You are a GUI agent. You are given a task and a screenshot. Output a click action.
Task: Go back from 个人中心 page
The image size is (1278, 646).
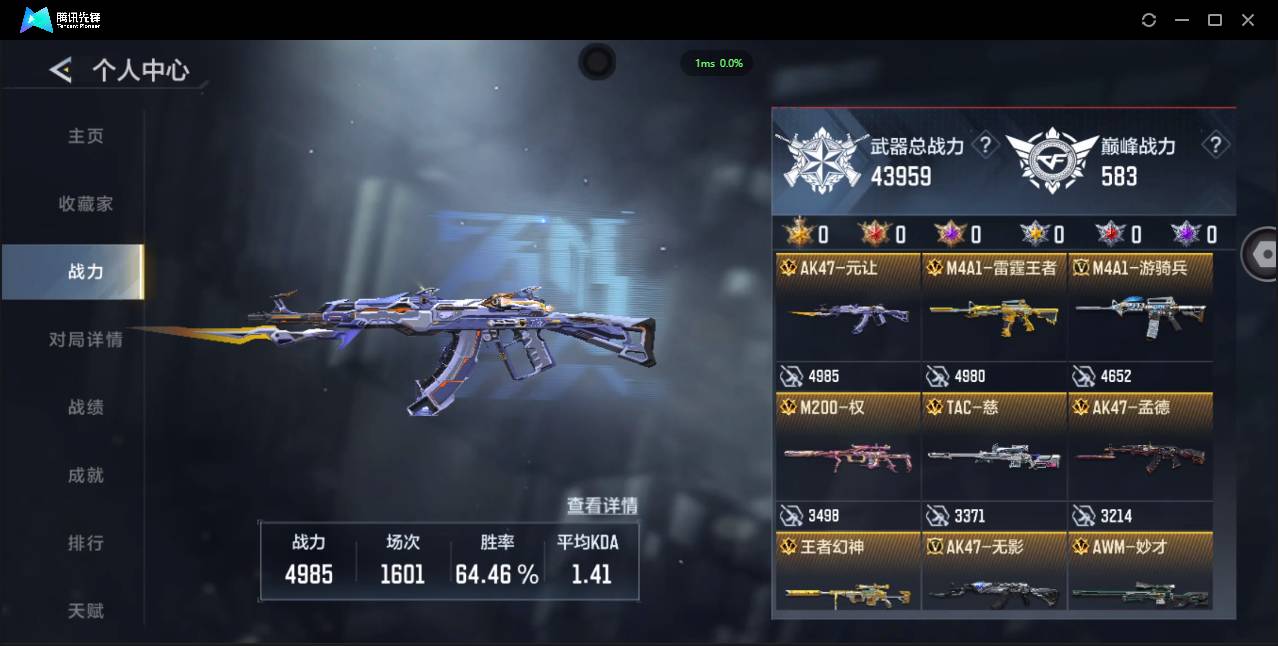coord(61,70)
